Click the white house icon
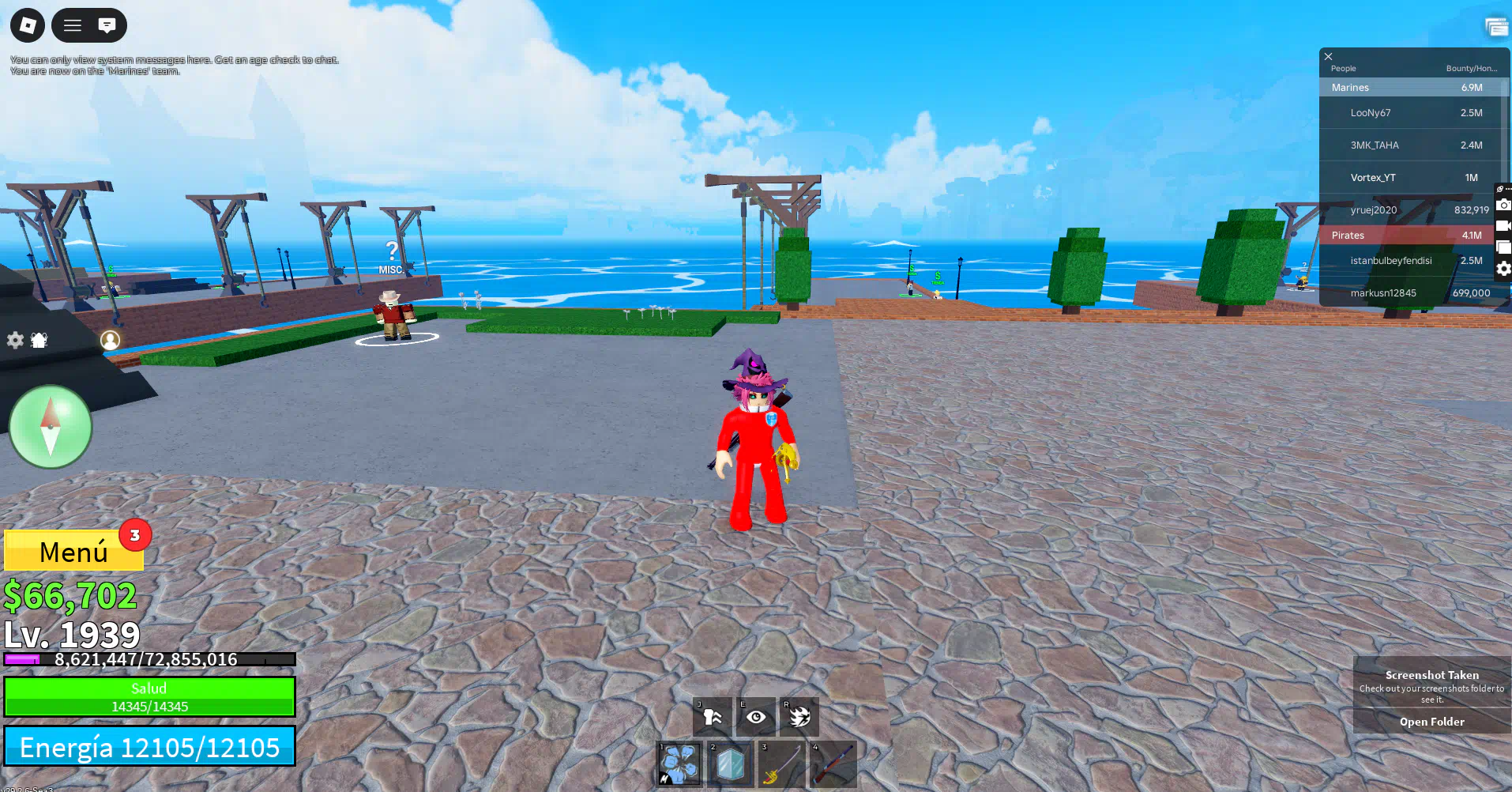Image resolution: width=1512 pixels, height=792 pixels. [39, 340]
